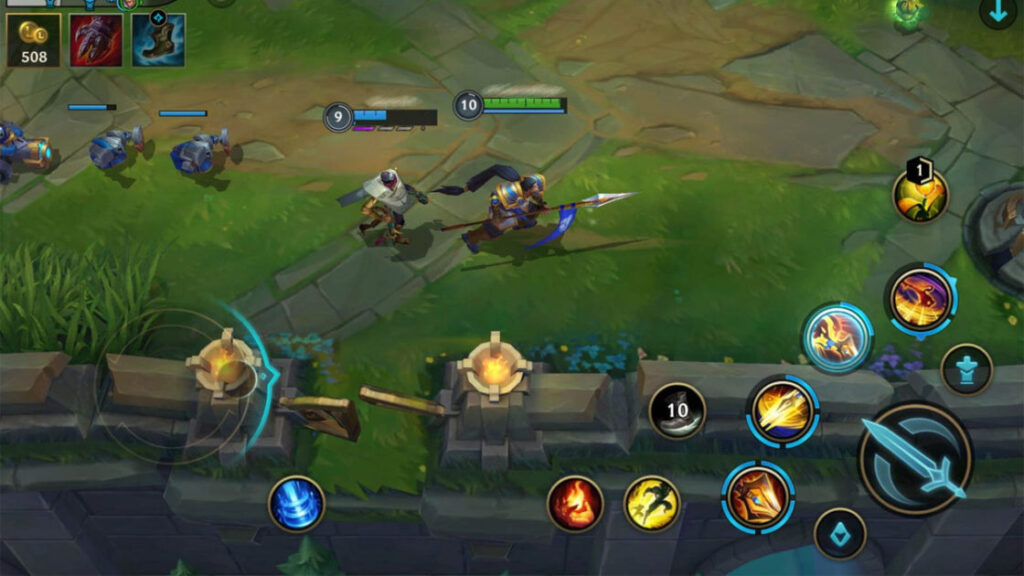Activate the purple leaping warrior ability

(x=920, y=298)
